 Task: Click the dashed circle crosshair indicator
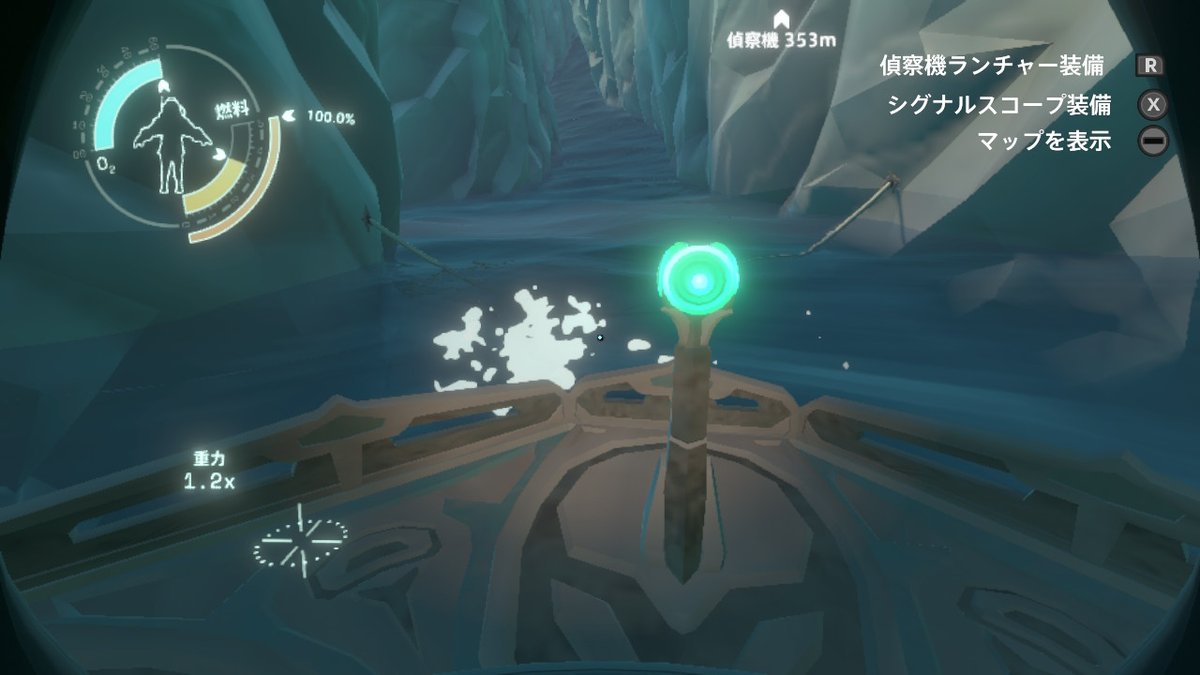(299, 543)
